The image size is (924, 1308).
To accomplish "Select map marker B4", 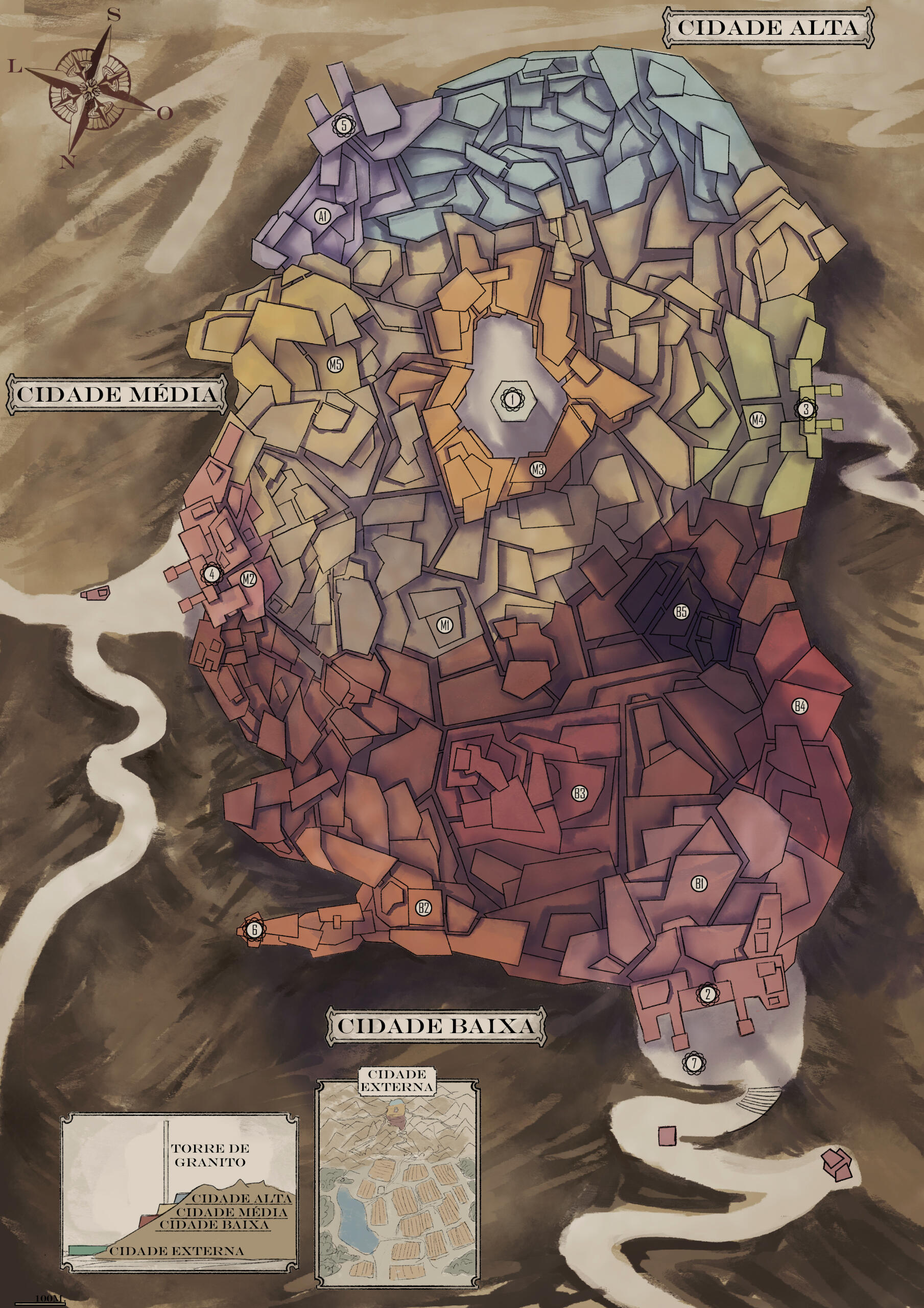I will coord(800,707).
